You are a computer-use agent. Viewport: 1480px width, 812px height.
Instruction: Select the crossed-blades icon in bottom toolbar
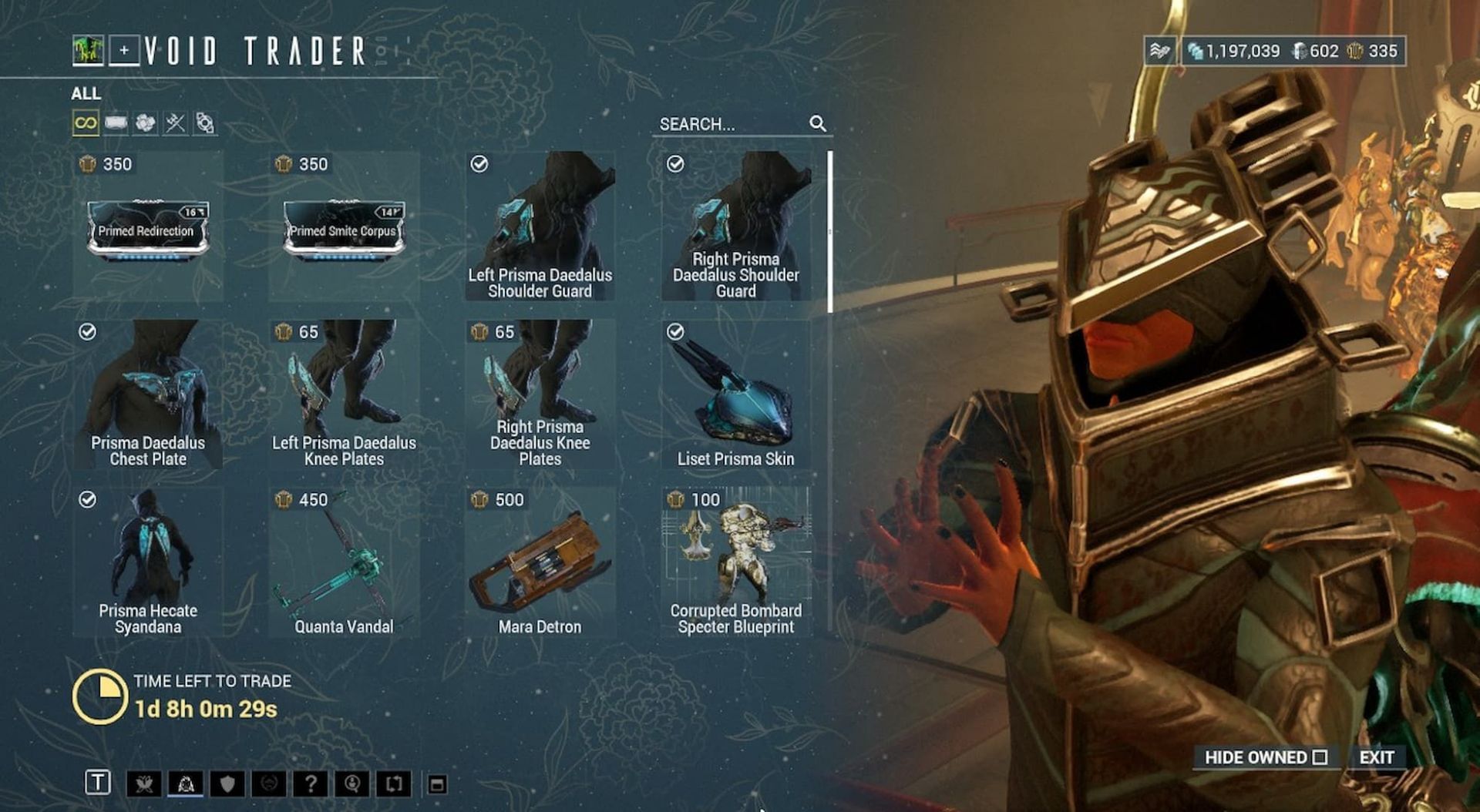click(x=144, y=783)
